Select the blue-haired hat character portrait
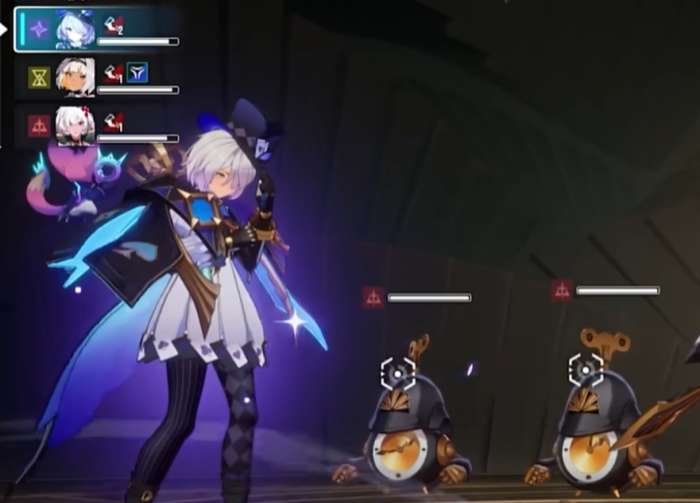Screen dimensions: 700x503 pyautogui.click(x=75, y=29)
